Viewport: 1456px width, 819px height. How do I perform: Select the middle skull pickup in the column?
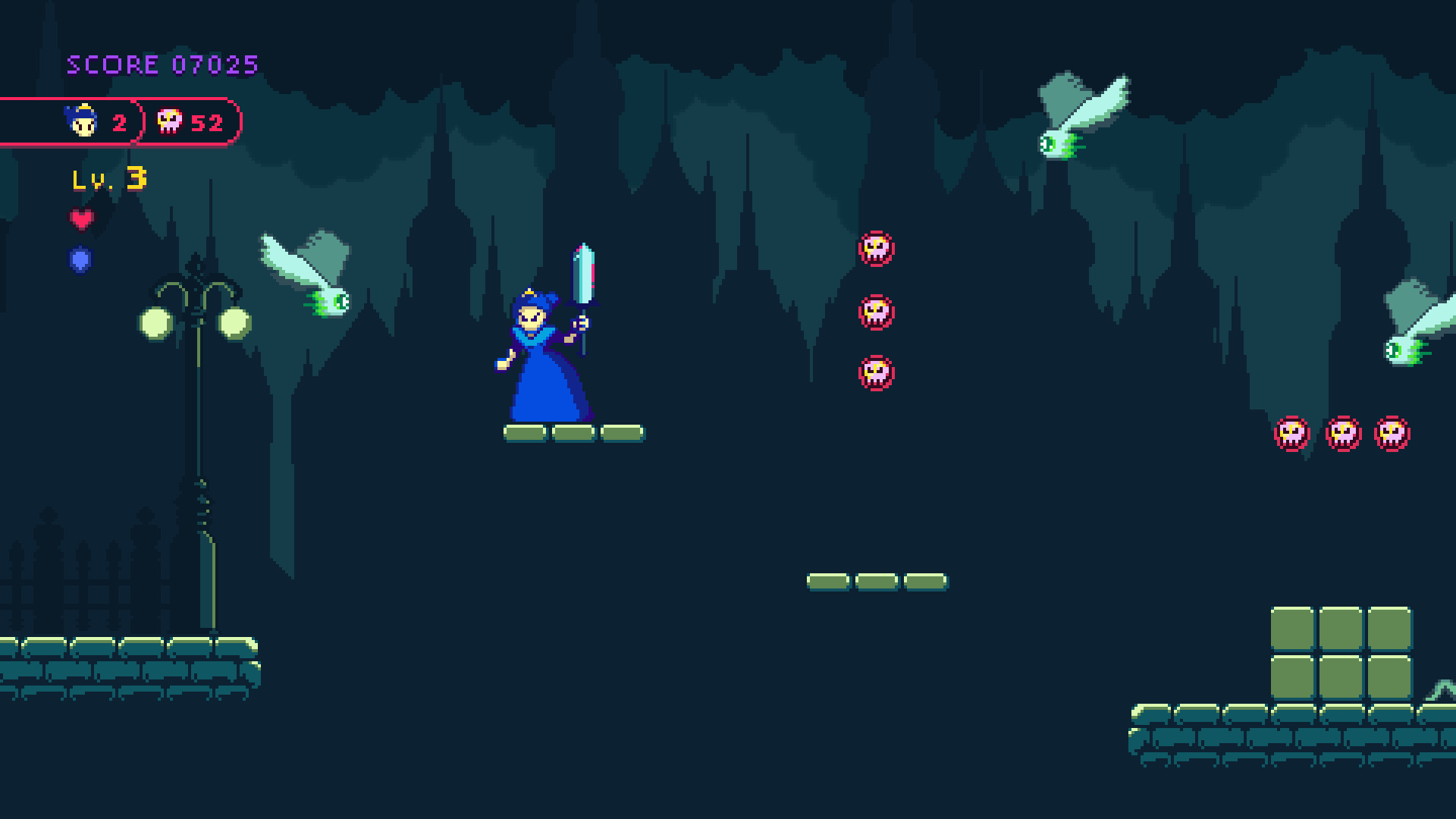pyautogui.click(x=877, y=312)
